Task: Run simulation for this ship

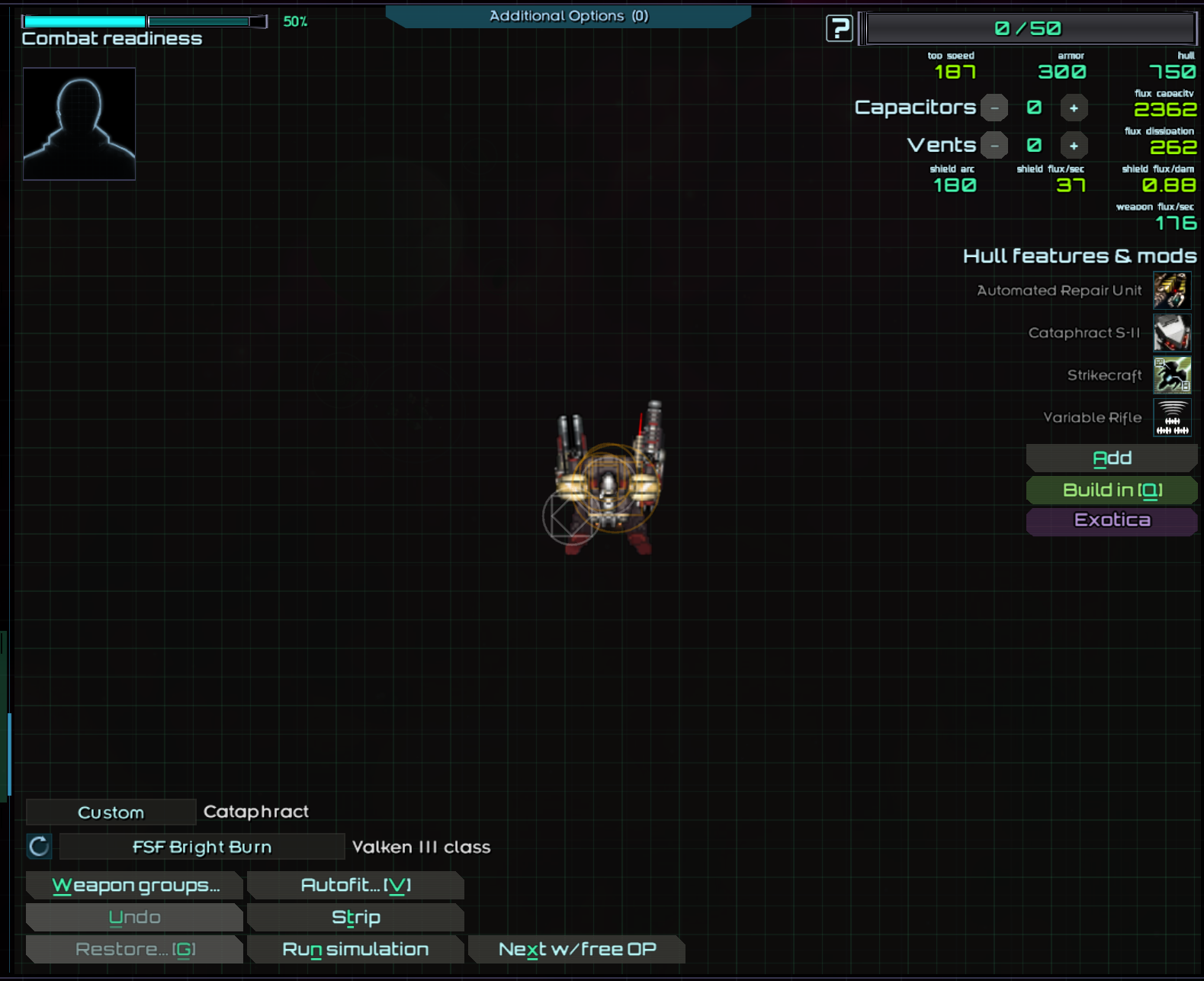Action: [x=355, y=950]
